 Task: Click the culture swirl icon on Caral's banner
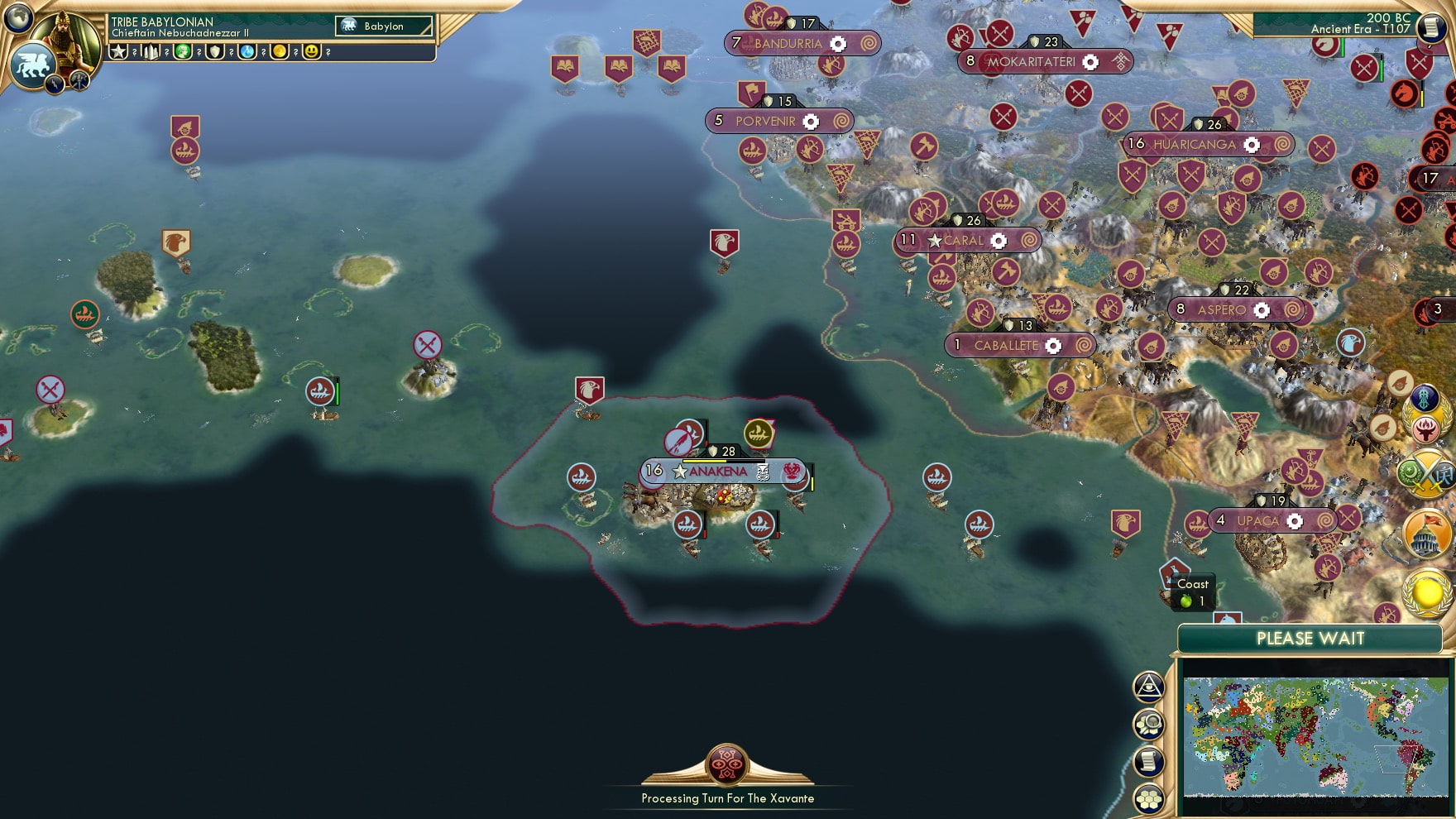tap(1028, 240)
